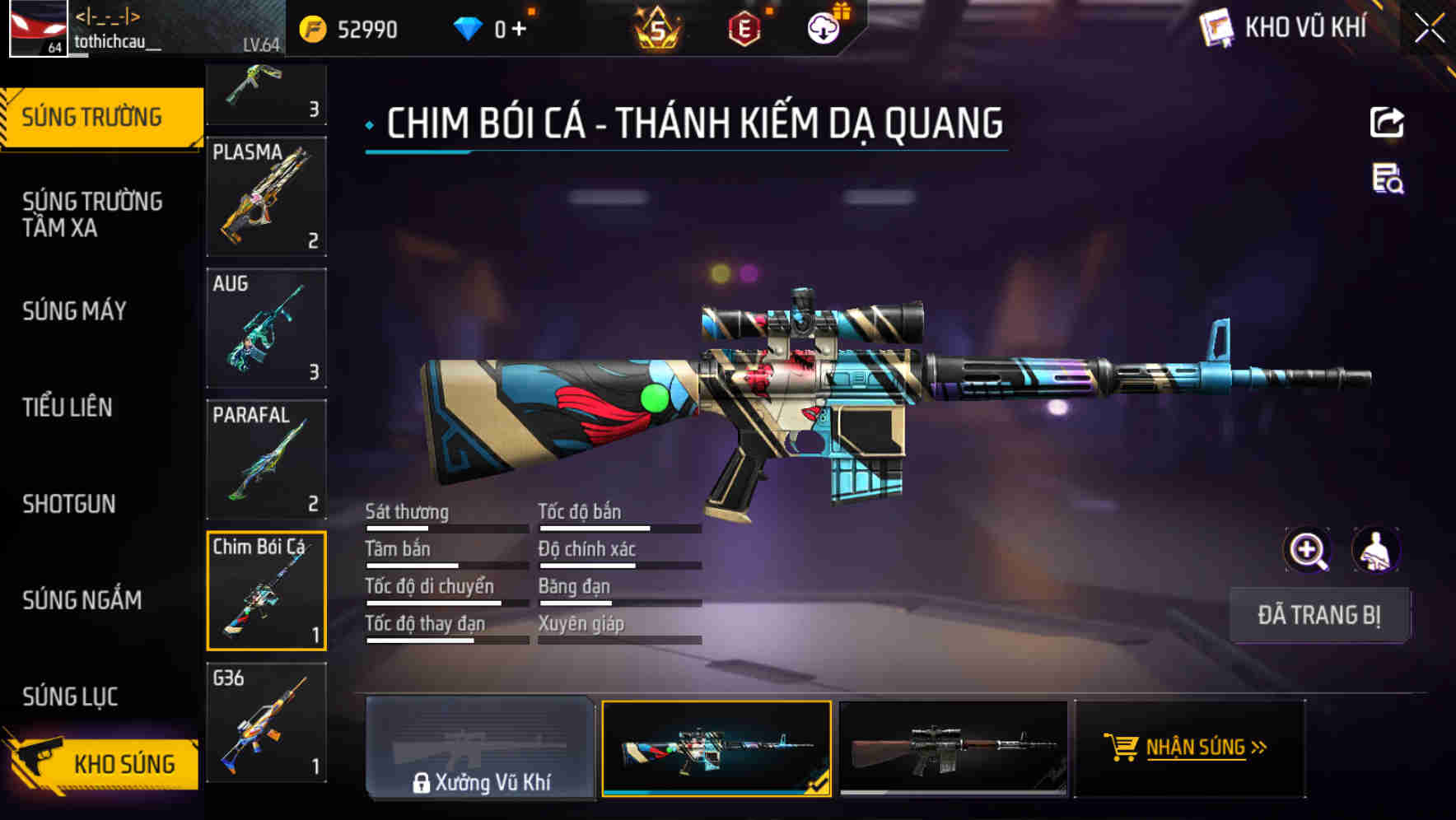Open the SÚNG NGẮM weapon category
The width and height of the screenshot is (1456, 820).
coord(80,600)
